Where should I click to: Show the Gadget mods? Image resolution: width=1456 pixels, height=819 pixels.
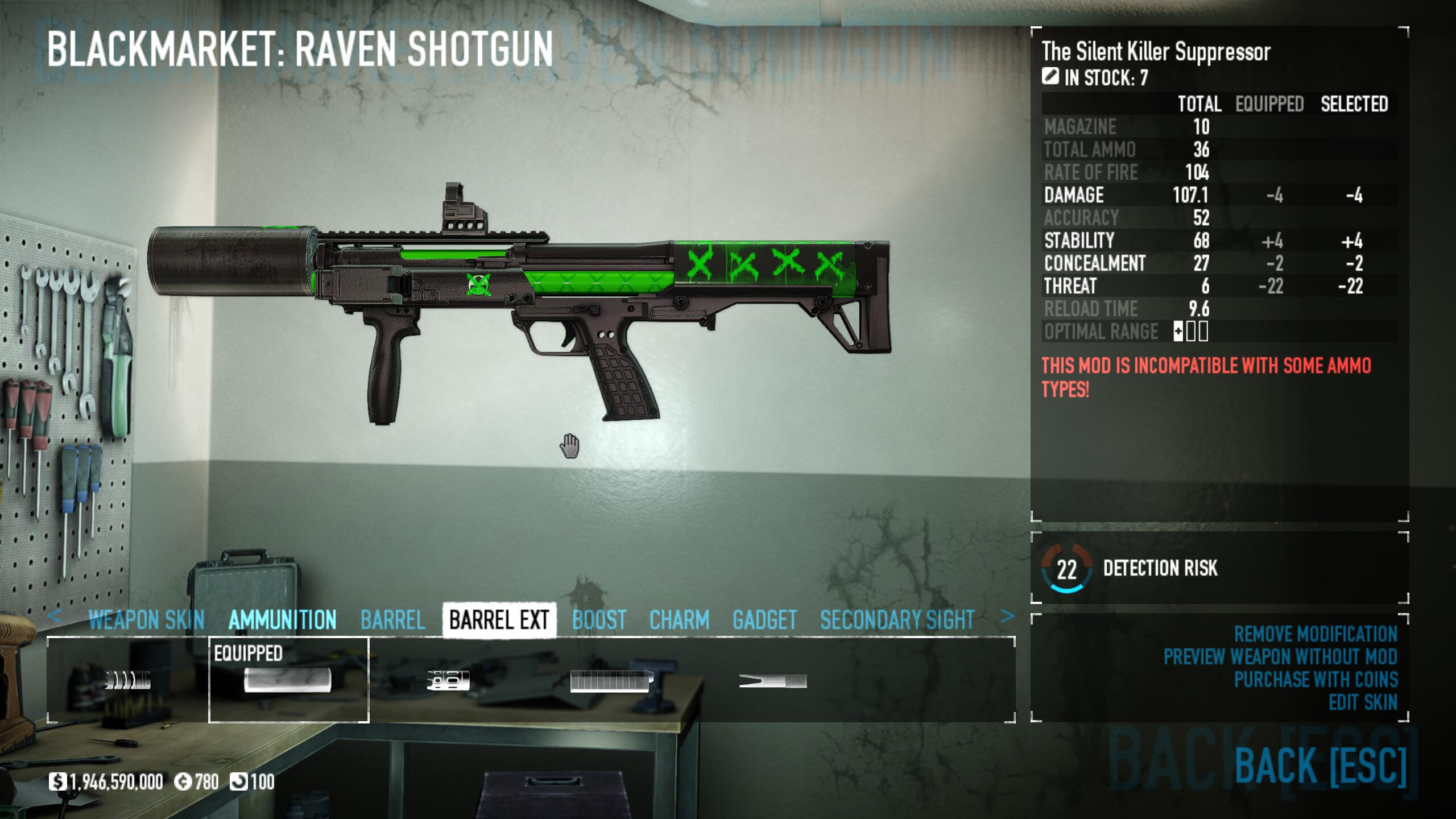coord(764,619)
